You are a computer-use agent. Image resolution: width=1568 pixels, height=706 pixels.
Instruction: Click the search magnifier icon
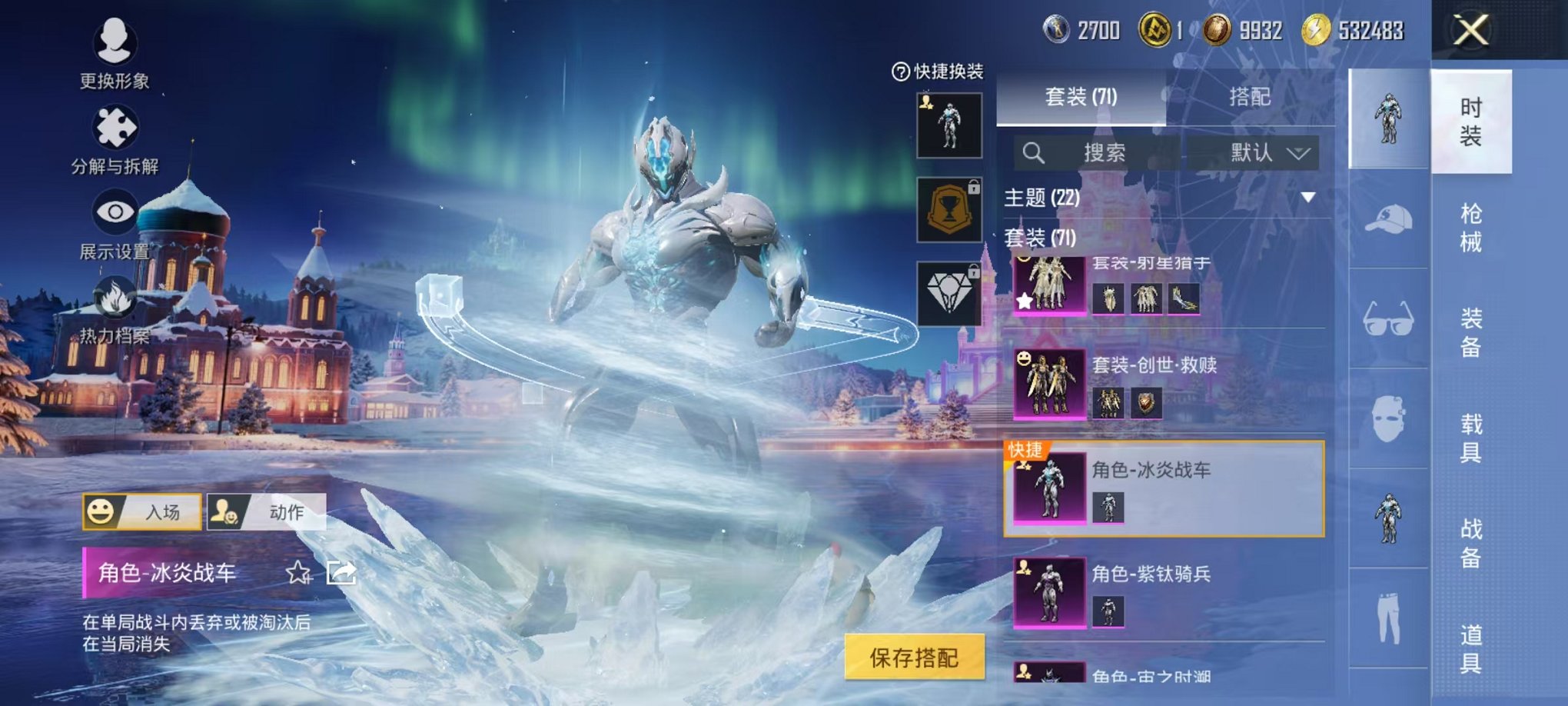(1035, 152)
